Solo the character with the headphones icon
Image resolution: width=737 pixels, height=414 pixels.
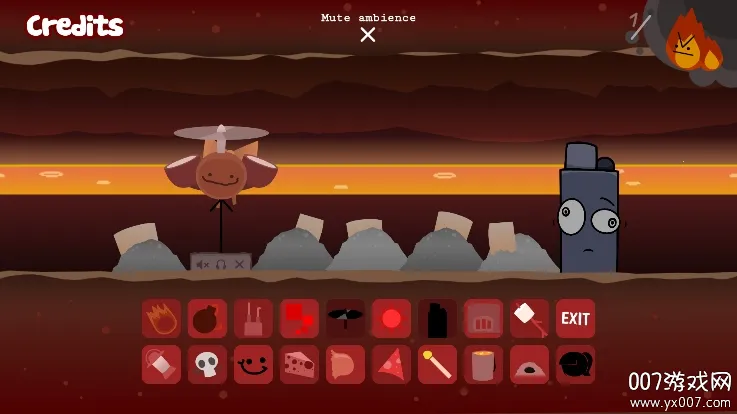click(221, 264)
